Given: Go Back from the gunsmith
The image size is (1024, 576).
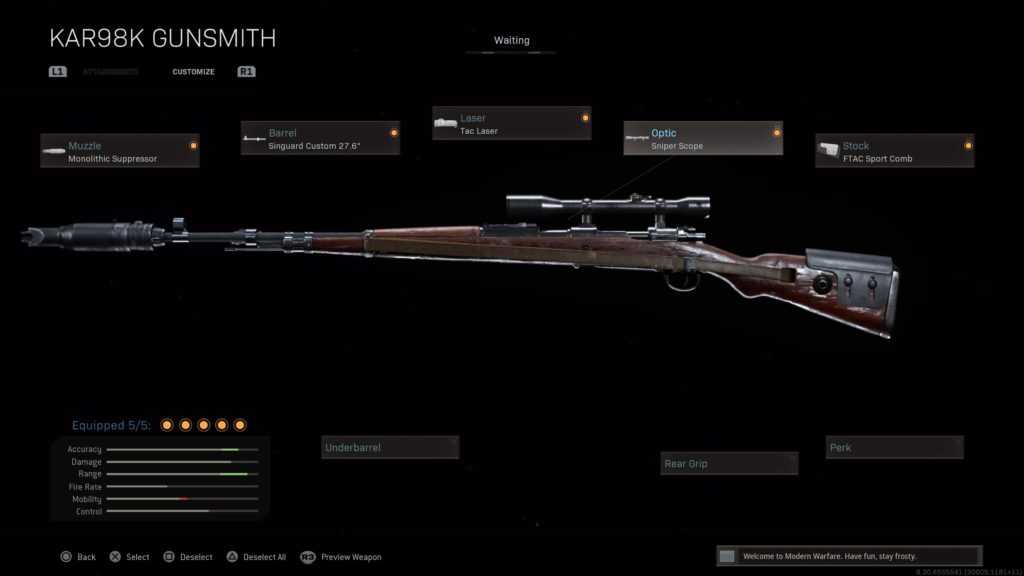Looking at the screenshot, I should [78, 557].
